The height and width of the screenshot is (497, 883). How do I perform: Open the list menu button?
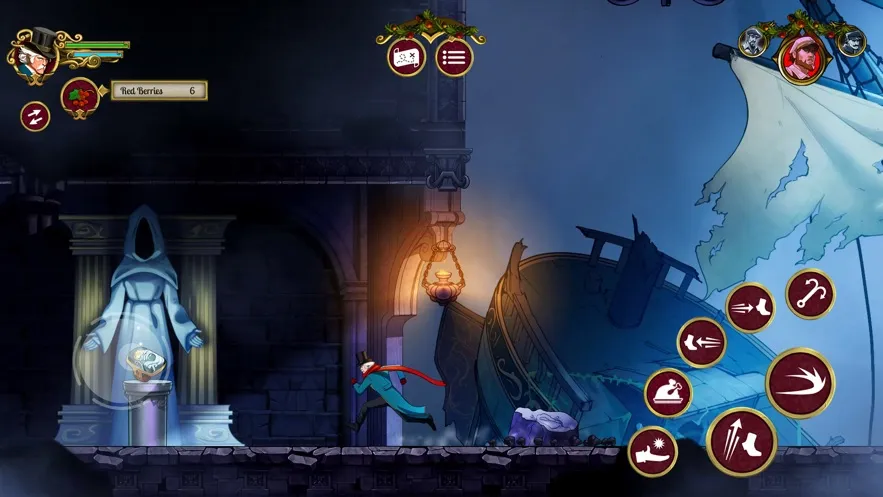point(454,57)
